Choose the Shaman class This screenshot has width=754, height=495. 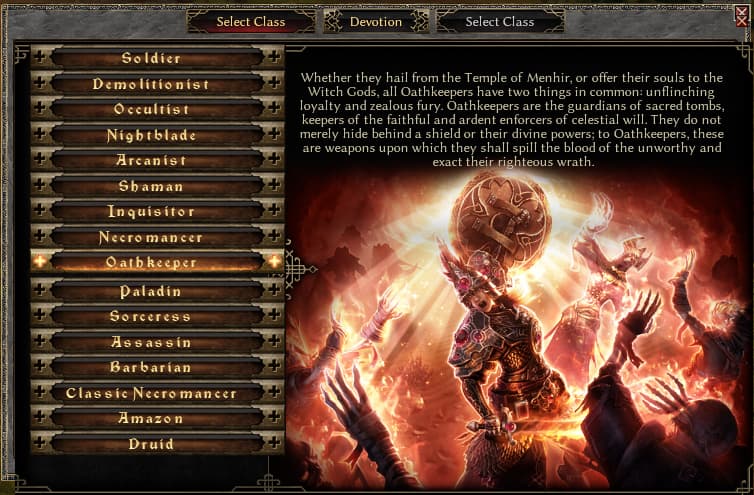click(x=152, y=186)
